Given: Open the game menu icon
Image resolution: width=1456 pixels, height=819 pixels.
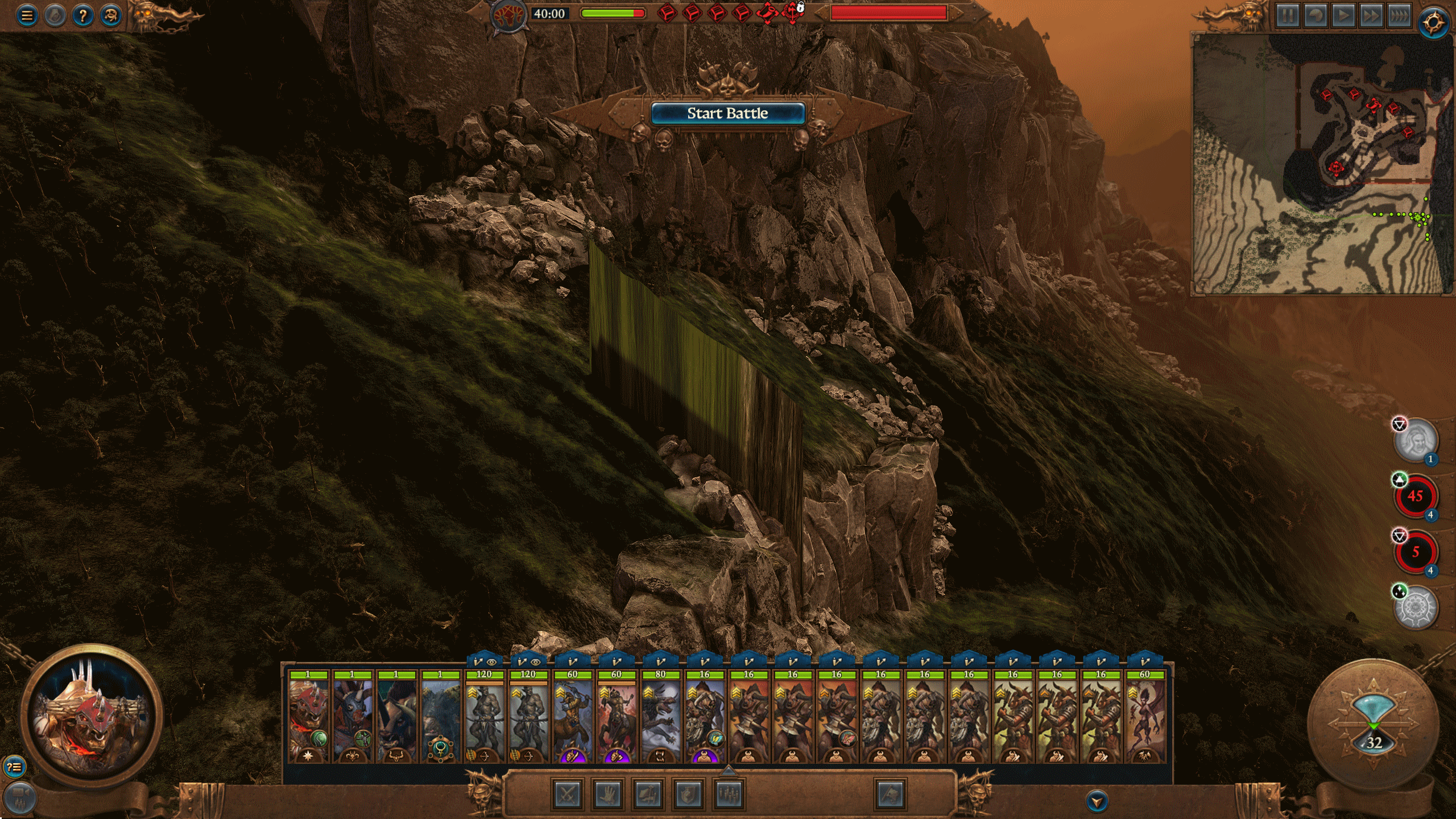Looking at the screenshot, I should coord(26,15).
